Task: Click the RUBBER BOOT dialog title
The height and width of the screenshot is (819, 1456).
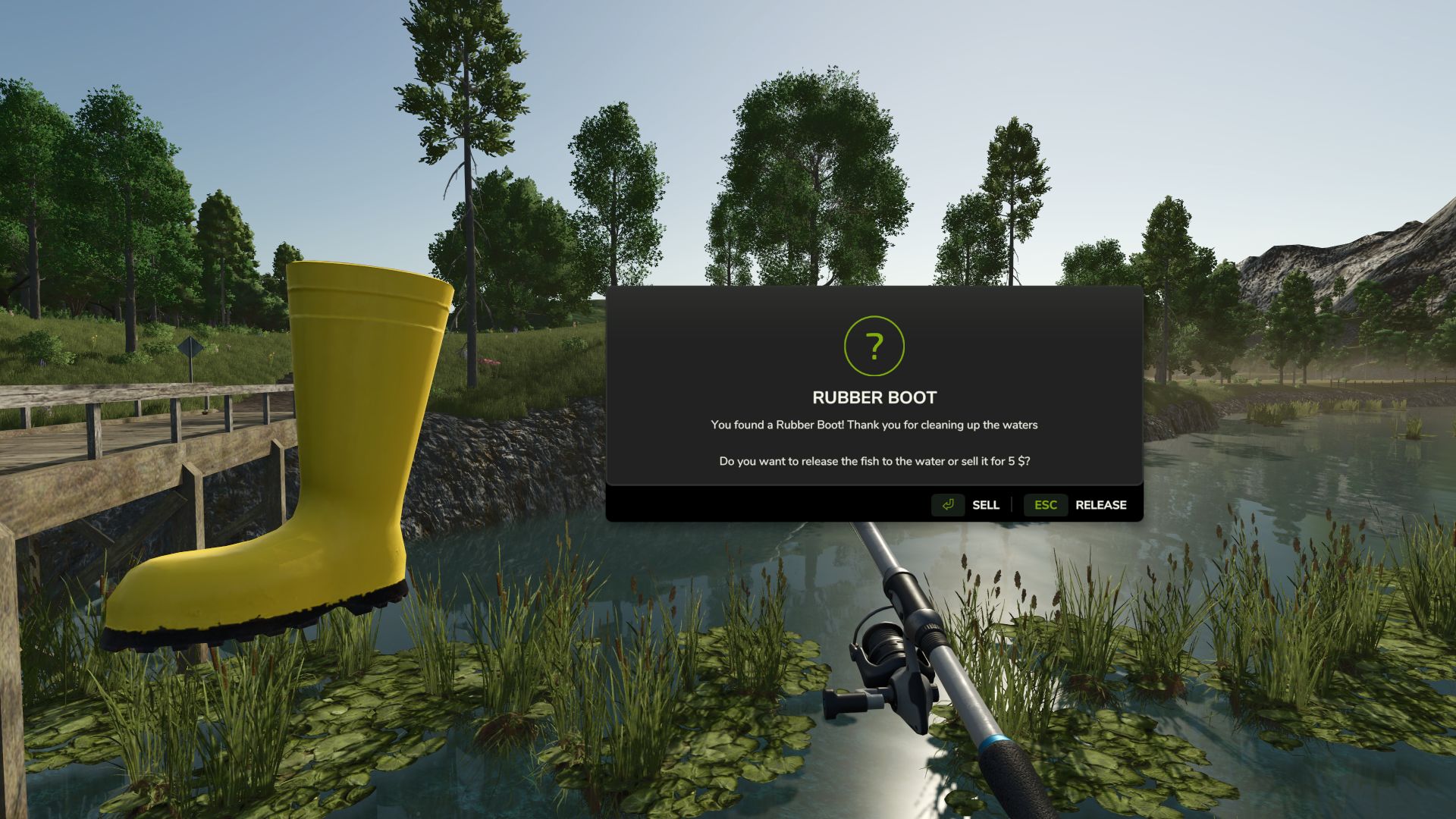Action: pos(874,397)
